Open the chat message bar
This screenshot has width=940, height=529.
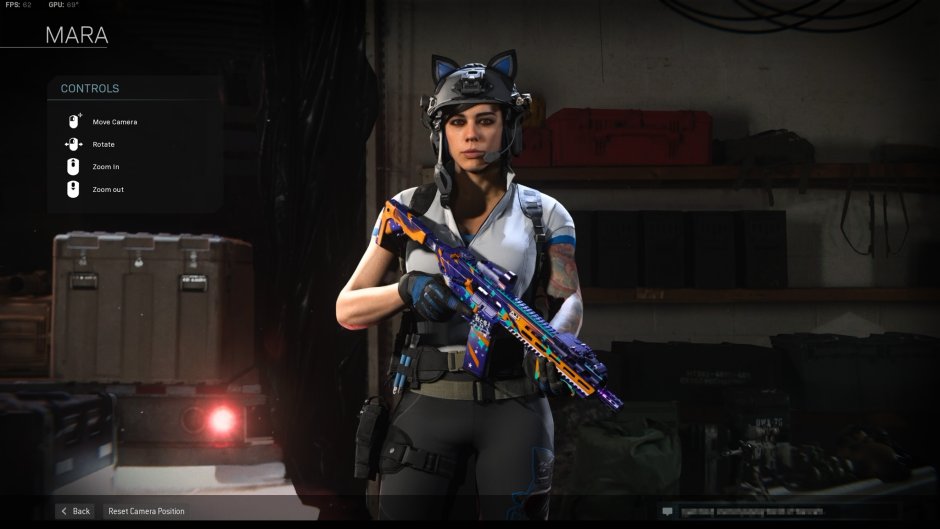[x=780, y=511]
